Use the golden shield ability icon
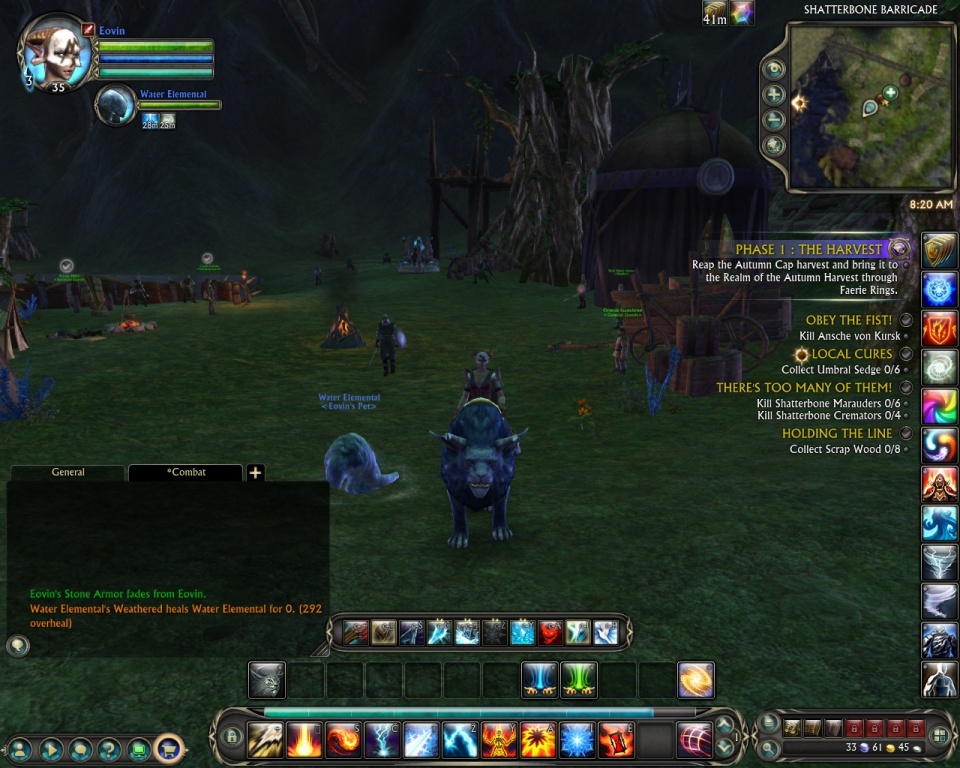Viewport: 960px width, 768px height. point(939,250)
